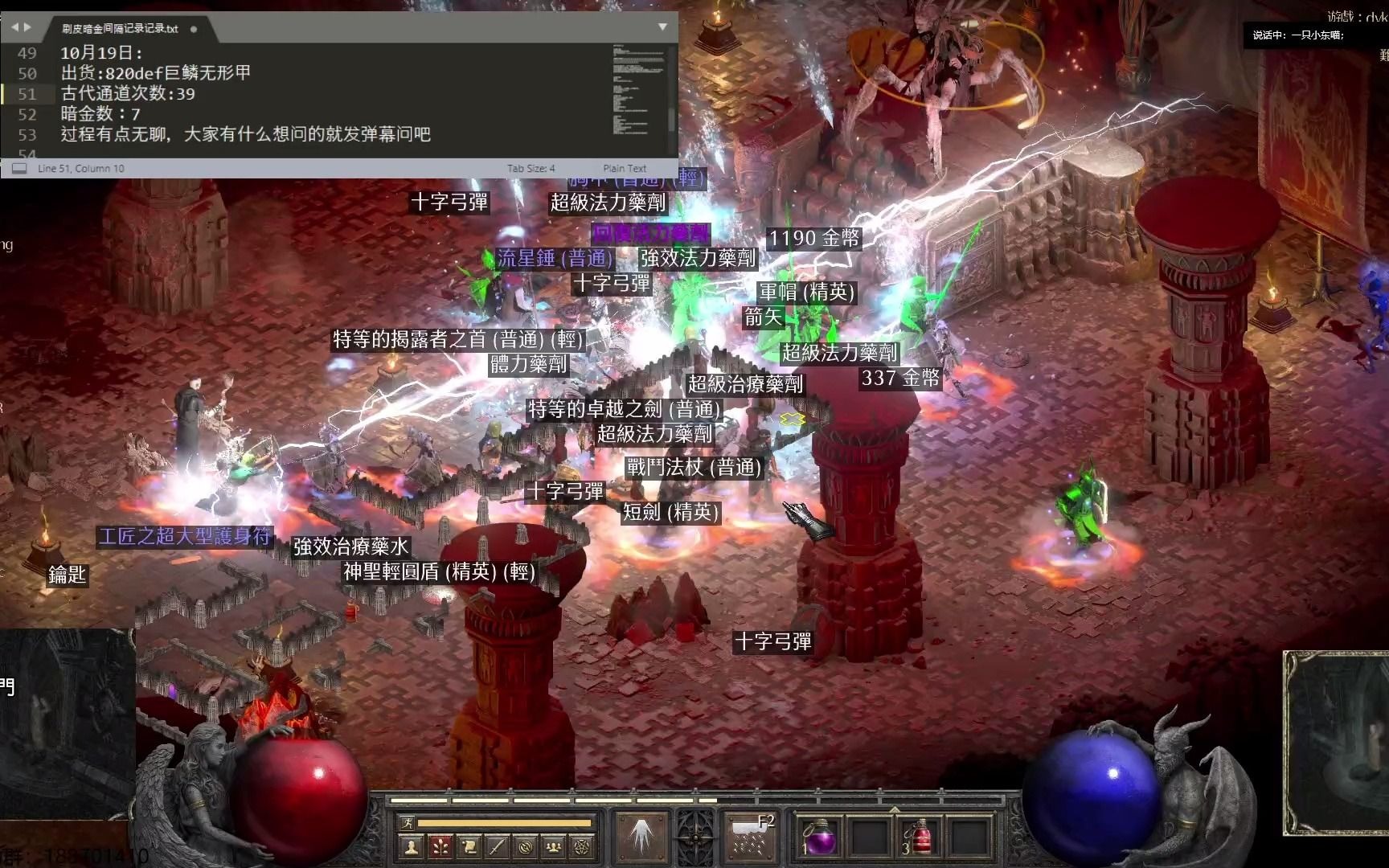Toggle the ornate weapon-swap emblem between skills

(697, 840)
